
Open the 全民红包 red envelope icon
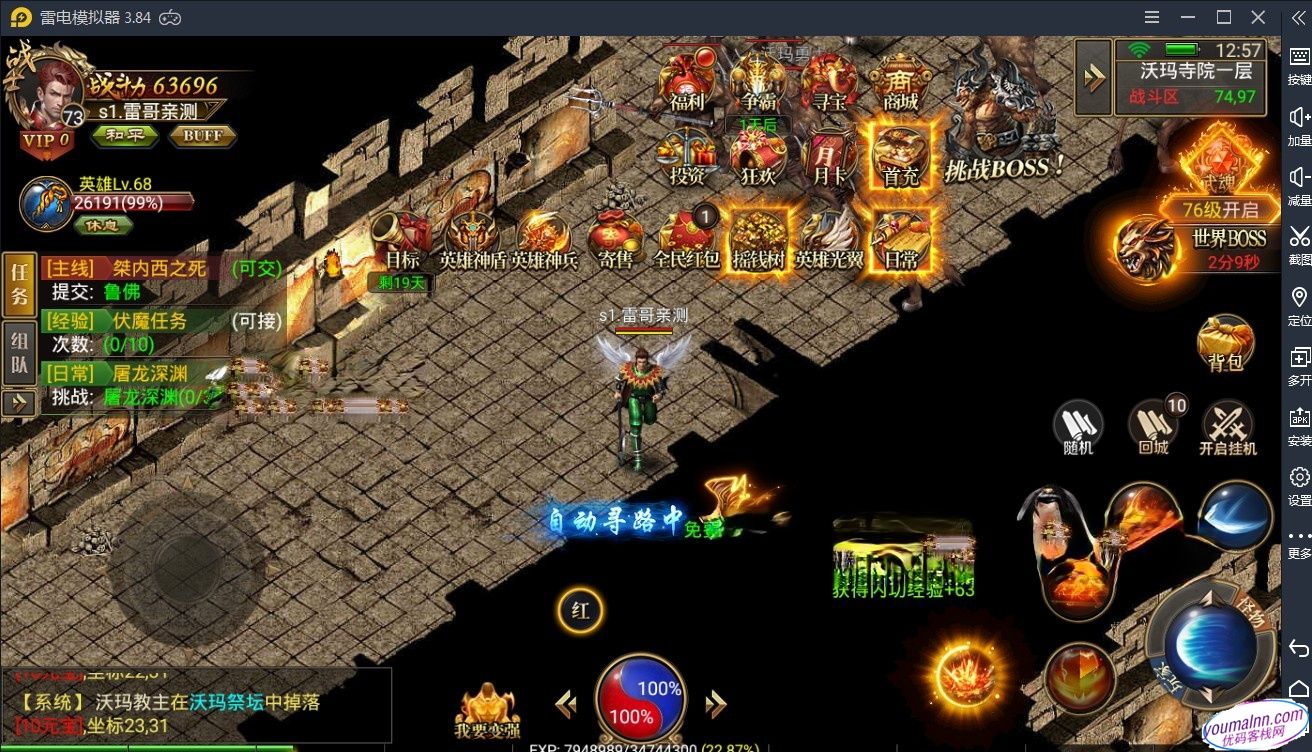coord(687,240)
